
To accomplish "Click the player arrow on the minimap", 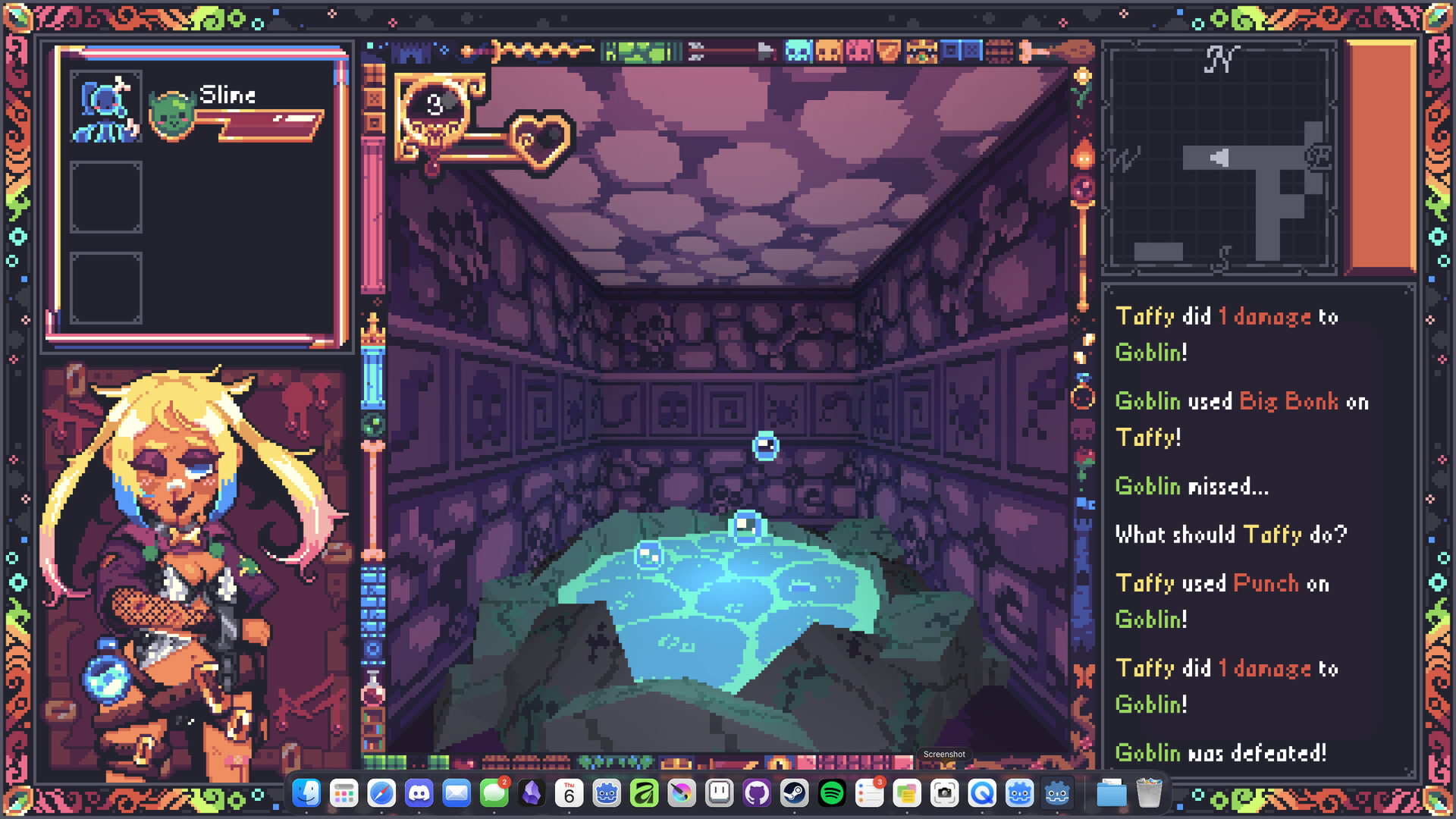I will (x=1221, y=158).
